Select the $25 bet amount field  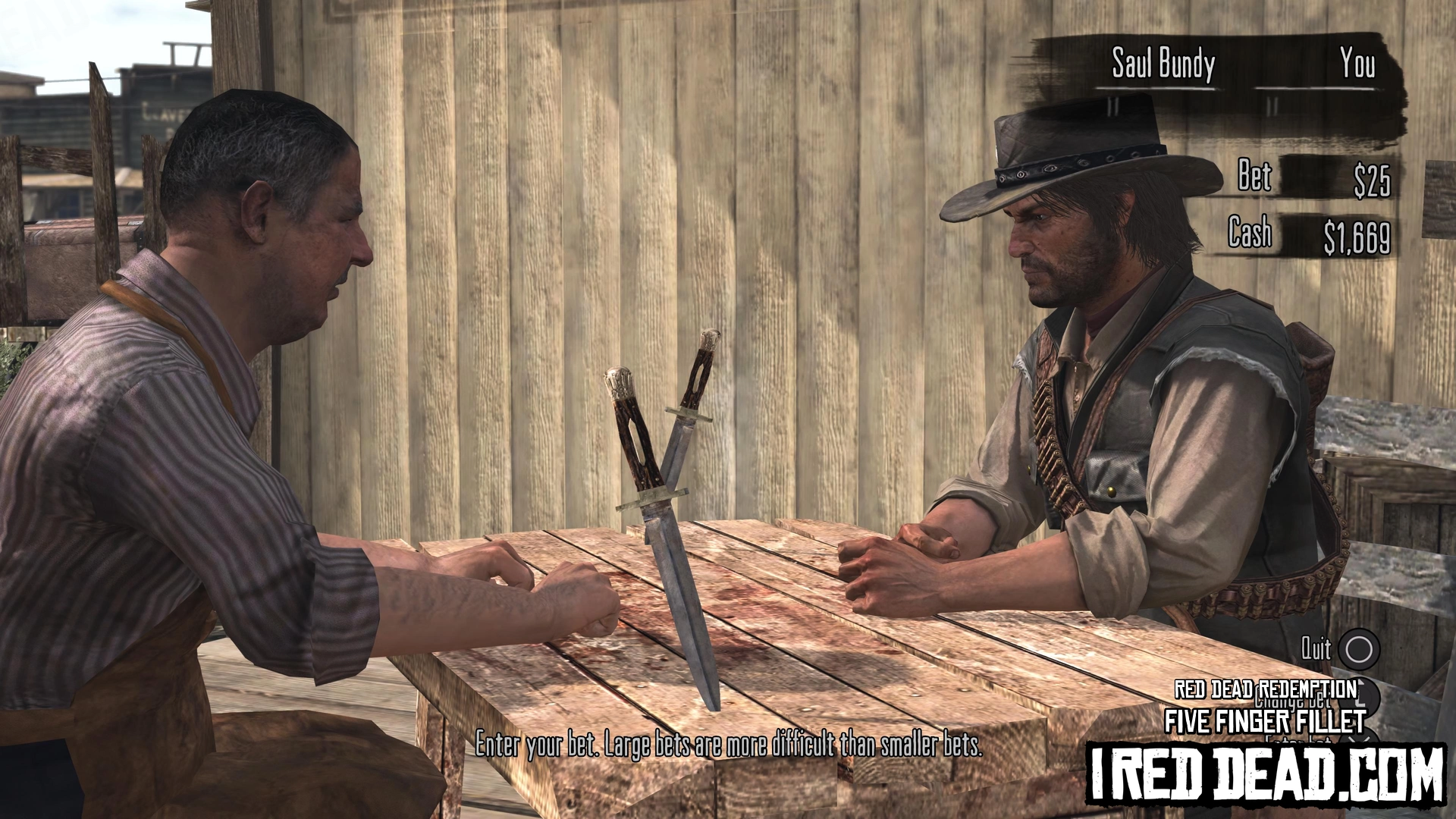pos(1371,180)
